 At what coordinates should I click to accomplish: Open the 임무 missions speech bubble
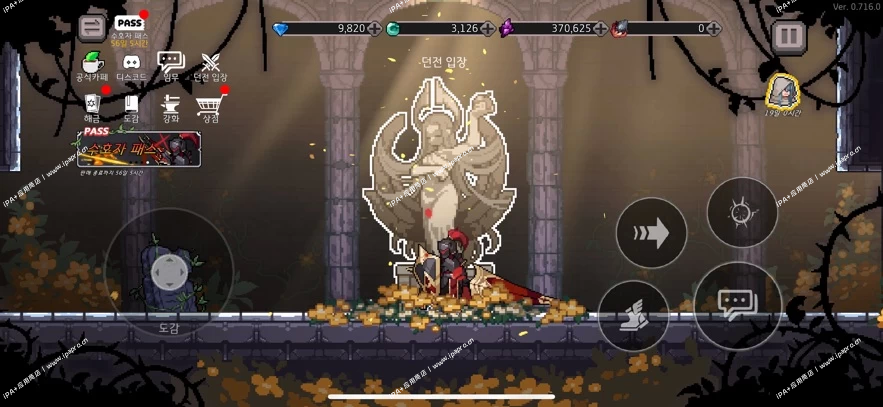pyautogui.click(x=171, y=64)
